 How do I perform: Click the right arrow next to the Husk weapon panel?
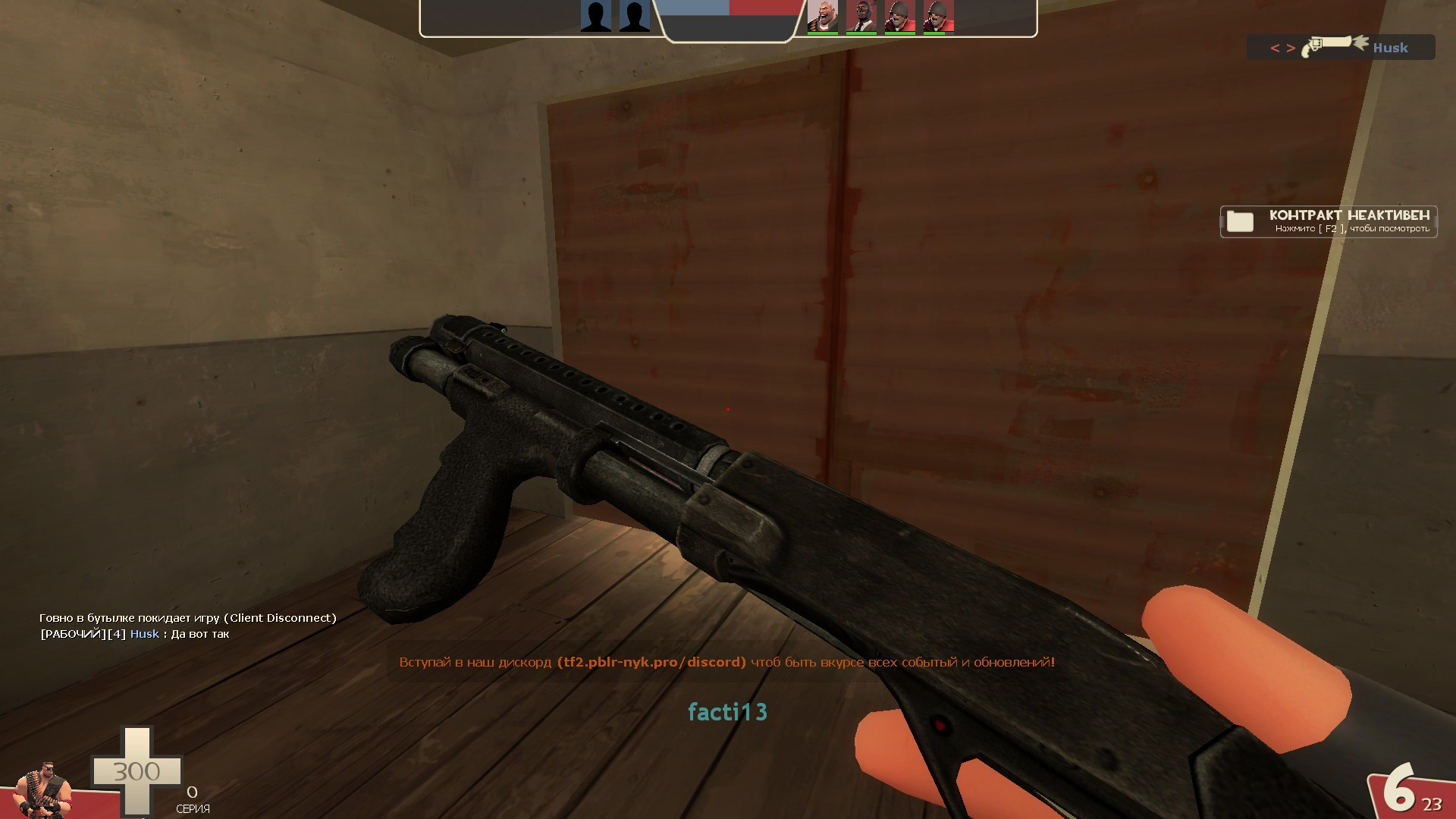click(1291, 48)
